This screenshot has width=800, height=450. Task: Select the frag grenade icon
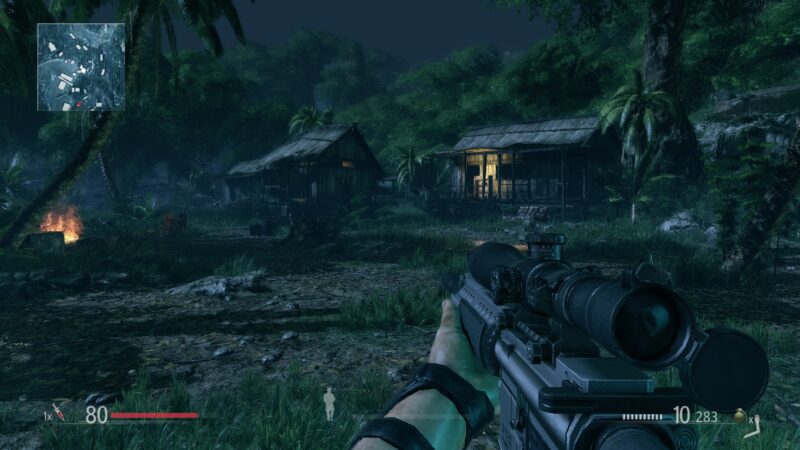point(740,415)
